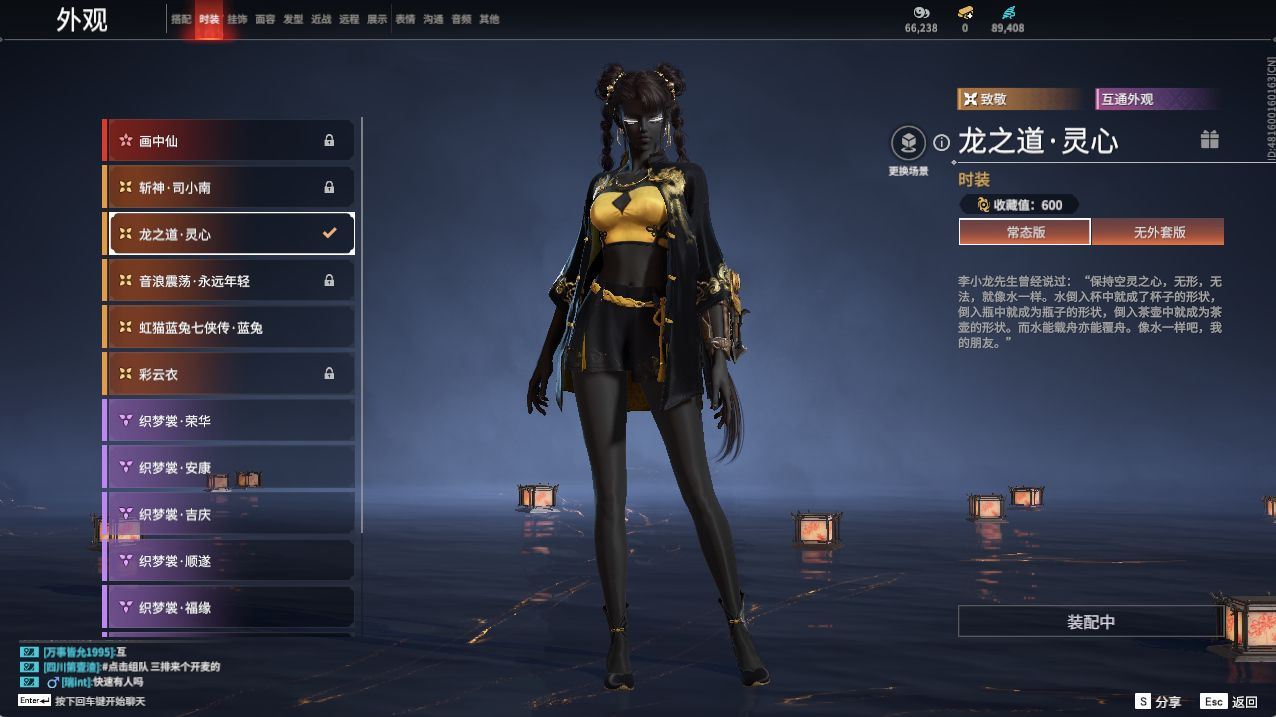
Task: Pick the 织梦裳·福缘 outfit
Action: point(229,607)
